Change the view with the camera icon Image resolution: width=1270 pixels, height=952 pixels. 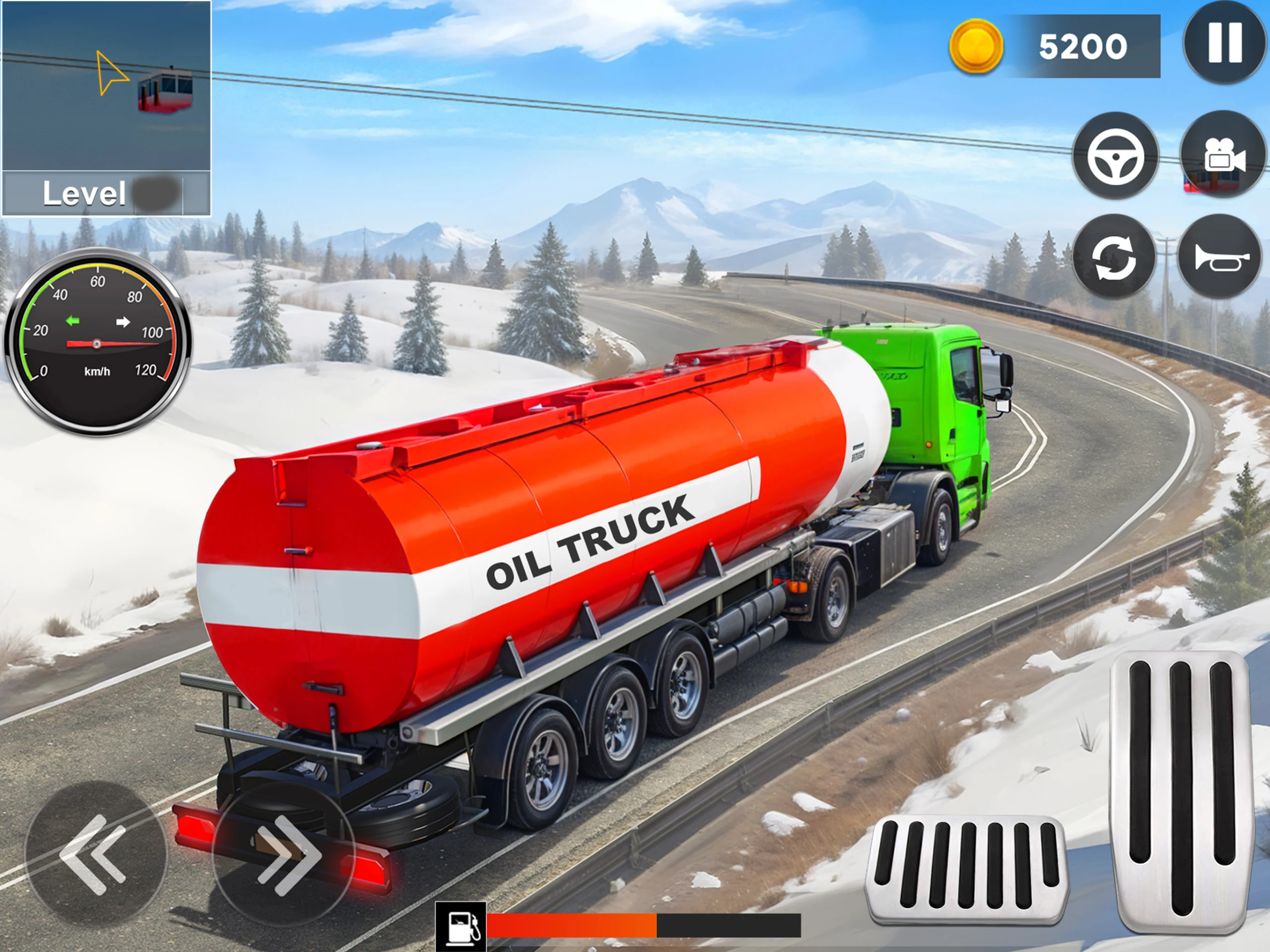click(1223, 156)
